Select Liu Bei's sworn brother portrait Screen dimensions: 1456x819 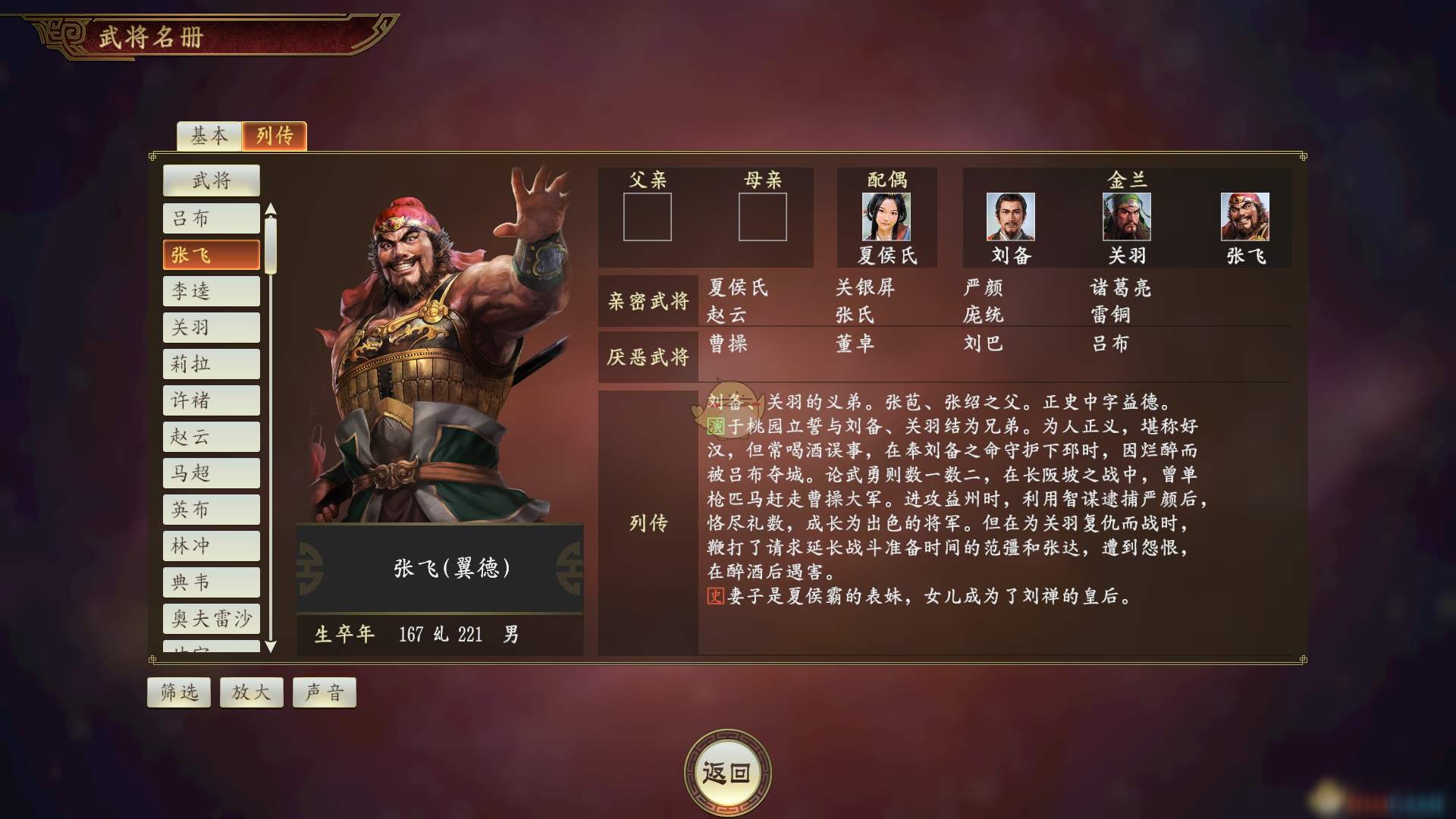click(x=1009, y=219)
